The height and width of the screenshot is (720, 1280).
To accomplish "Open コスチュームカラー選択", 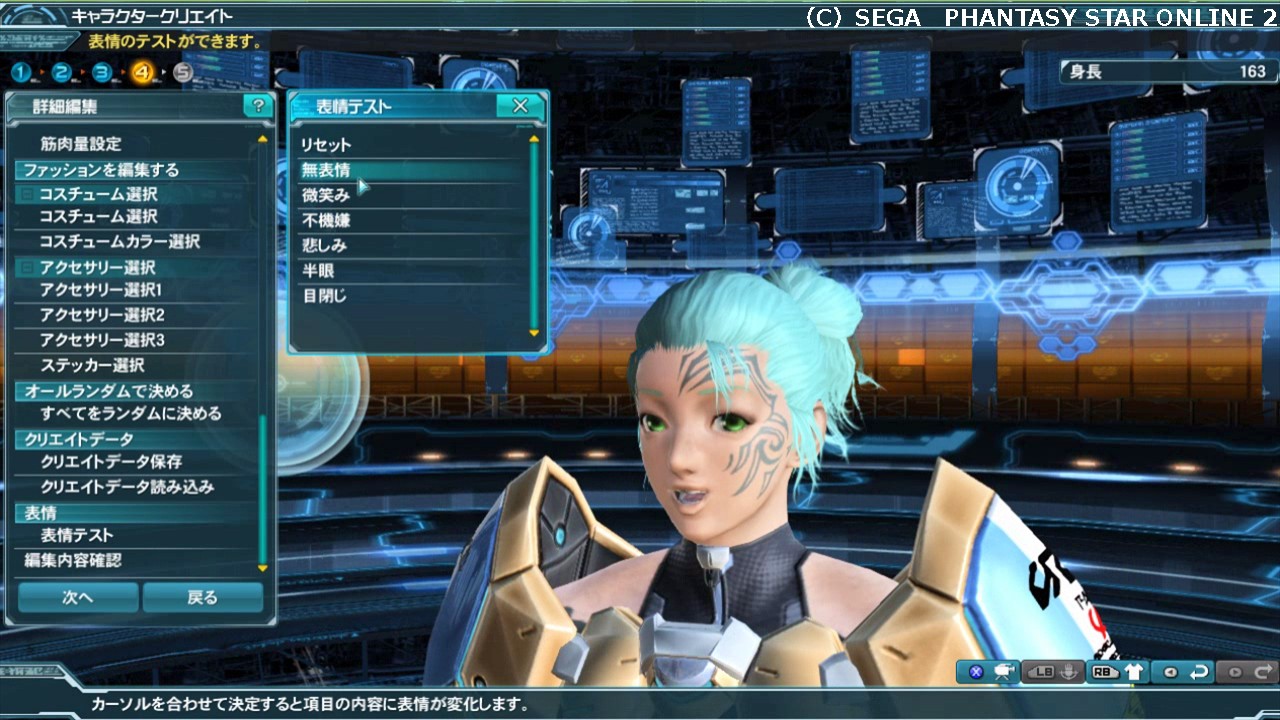I will coord(120,242).
